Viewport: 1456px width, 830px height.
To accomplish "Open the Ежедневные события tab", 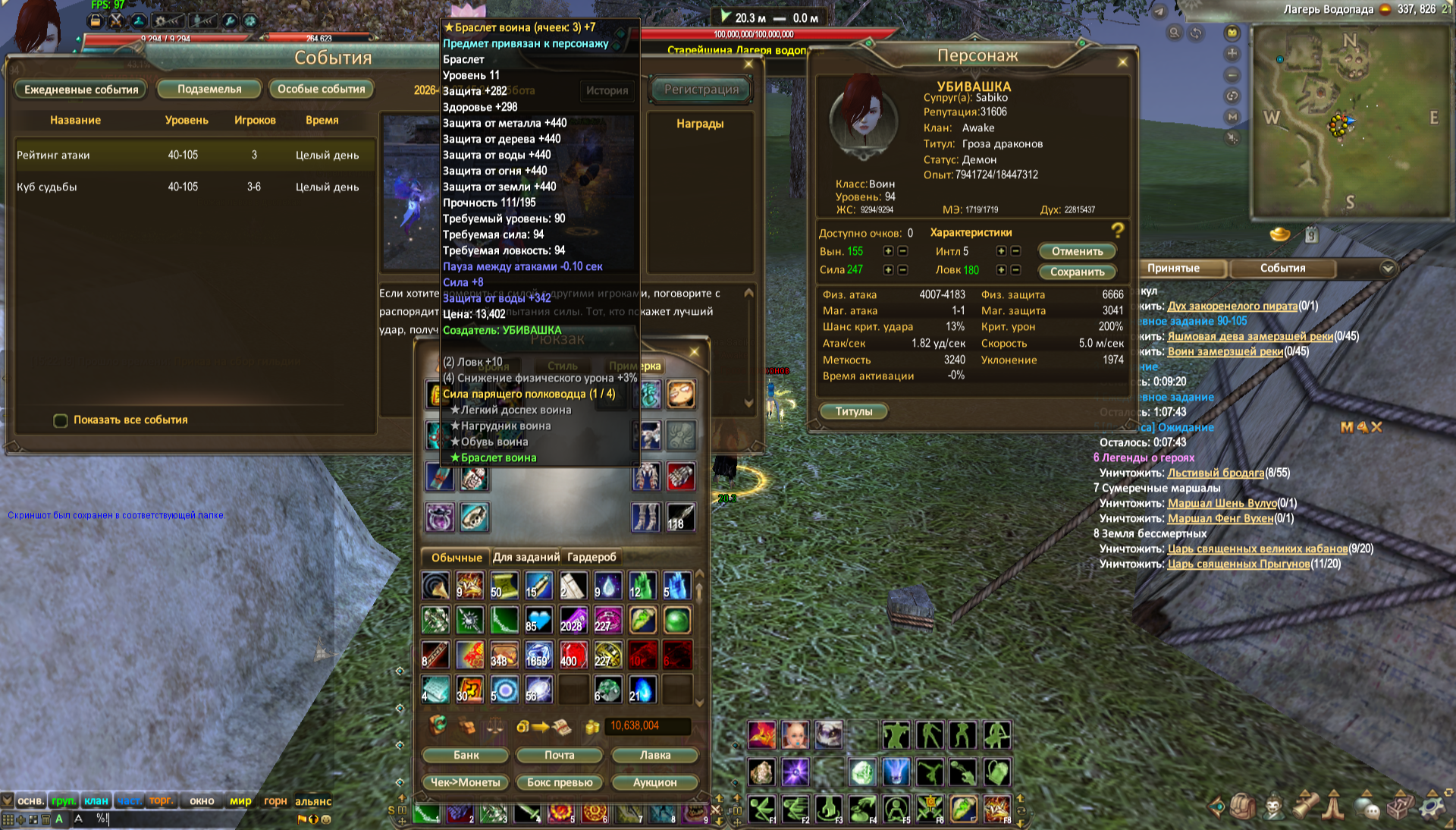I will point(81,90).
